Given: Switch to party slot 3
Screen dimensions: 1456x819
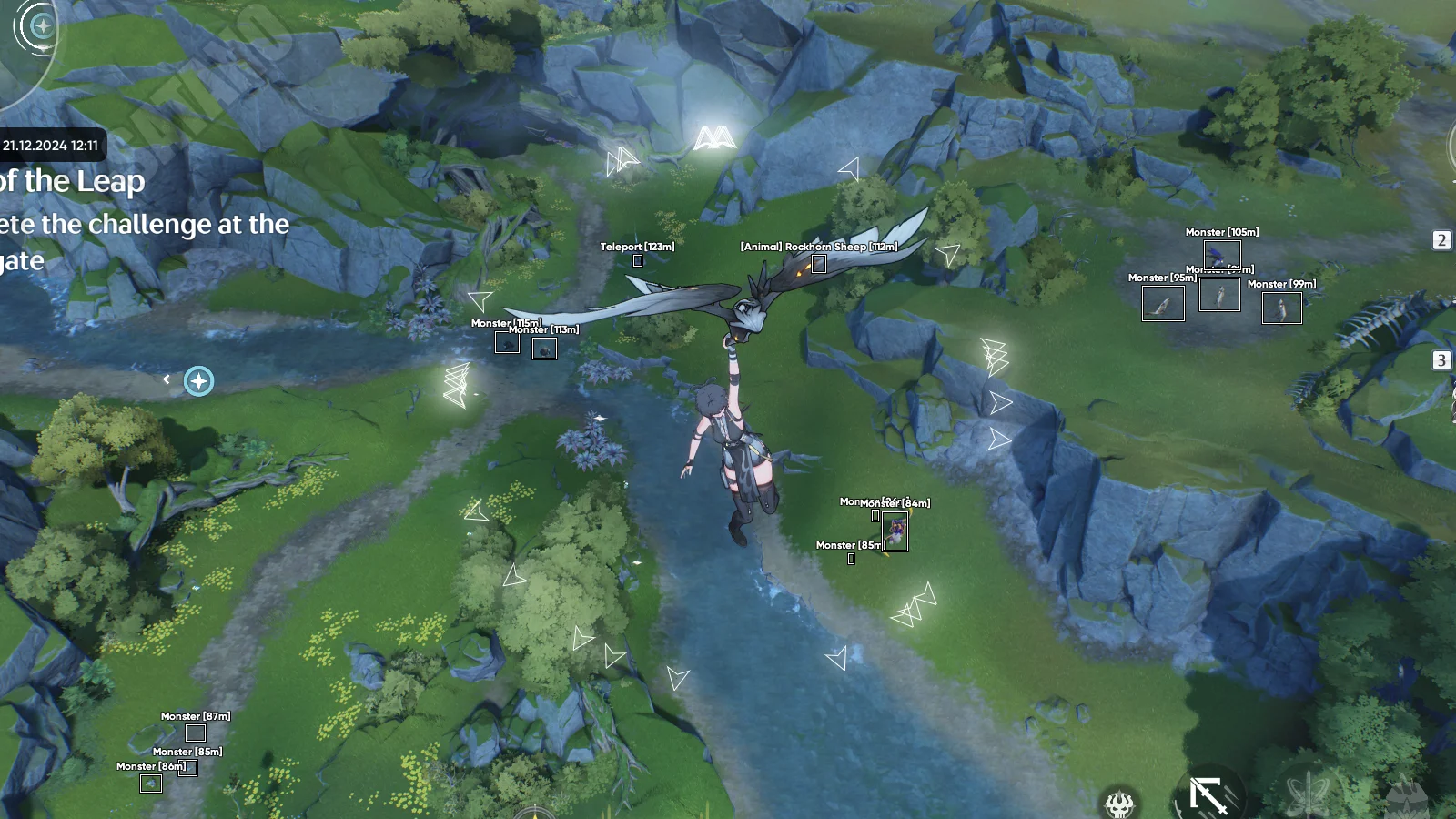Looking at the screenshot, I should point(1441,360).
